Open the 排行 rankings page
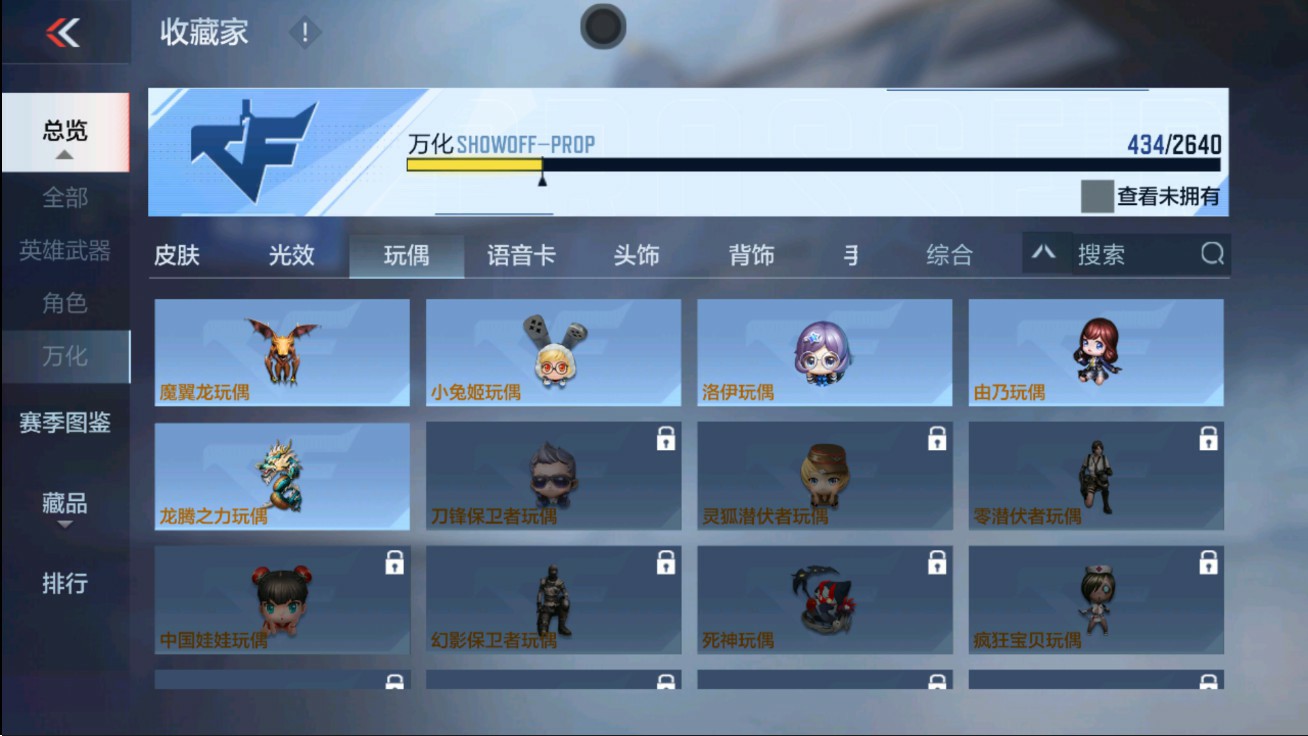Screen dimensions: 1308x736 65,583
